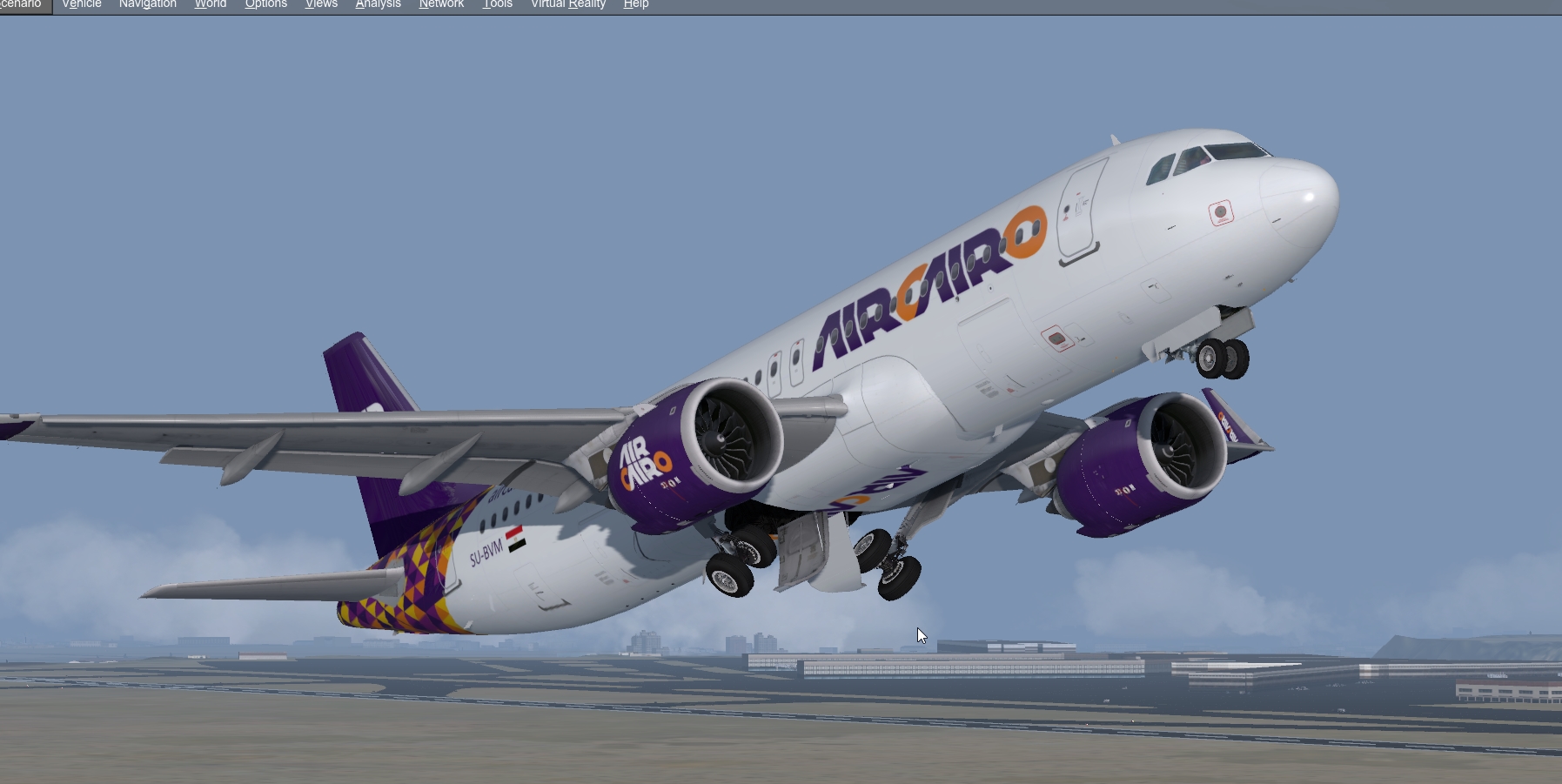Open the World menu
The image size is (1562, 784).
(x=210, y=4)
